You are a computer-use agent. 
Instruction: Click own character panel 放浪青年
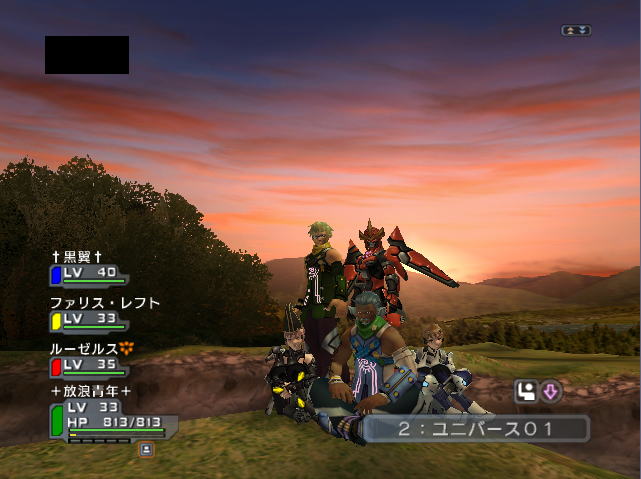pos(91,391)
